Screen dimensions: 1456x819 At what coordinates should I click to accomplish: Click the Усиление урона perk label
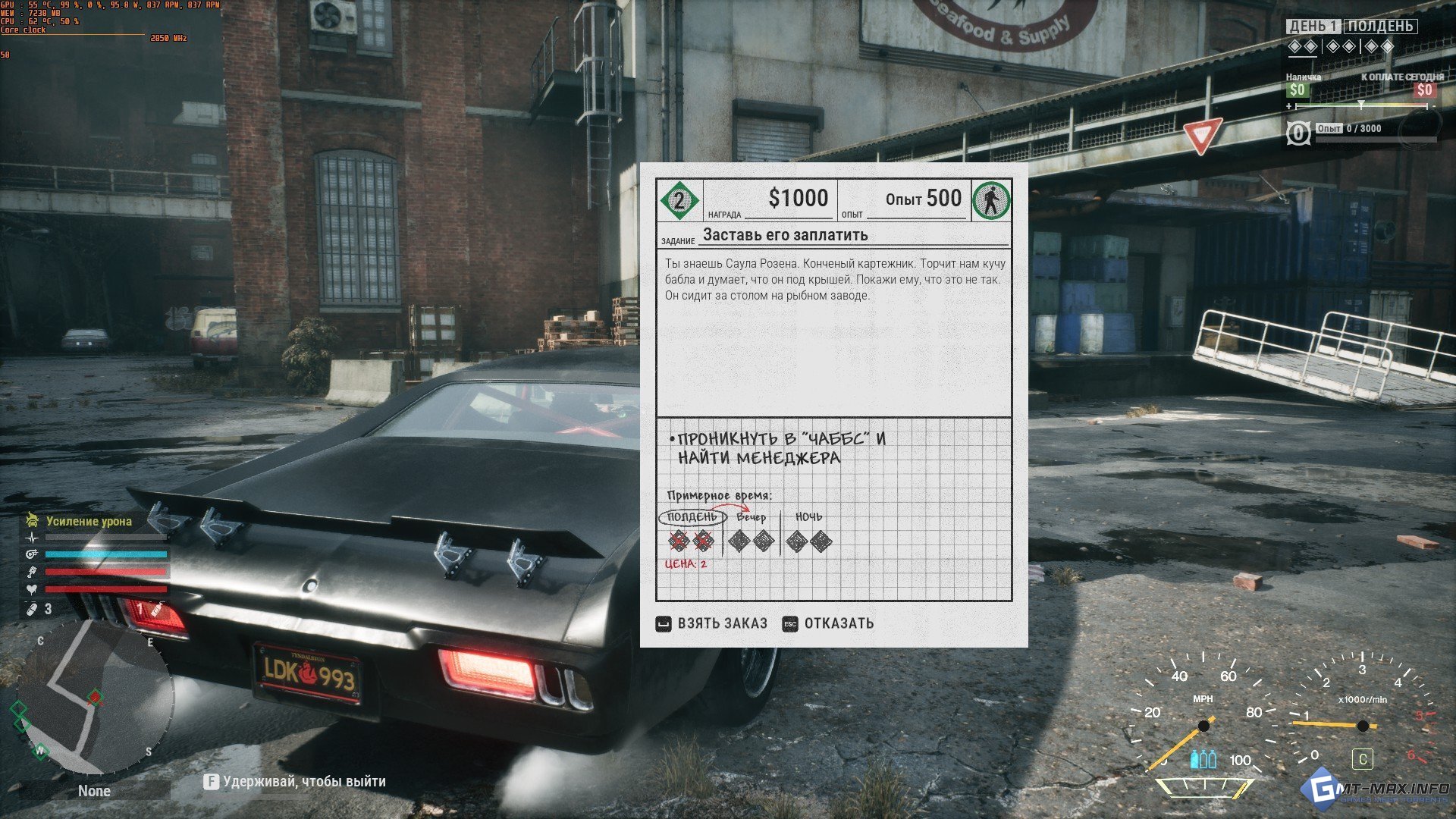[89, 521]
